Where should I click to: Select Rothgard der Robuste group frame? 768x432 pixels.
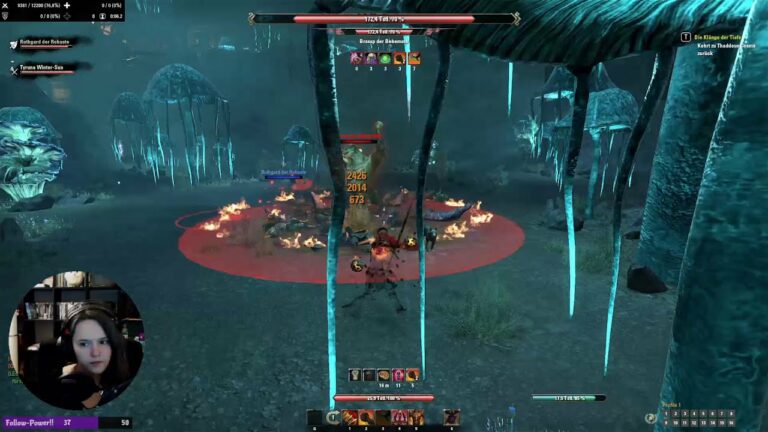coord(50,44)
